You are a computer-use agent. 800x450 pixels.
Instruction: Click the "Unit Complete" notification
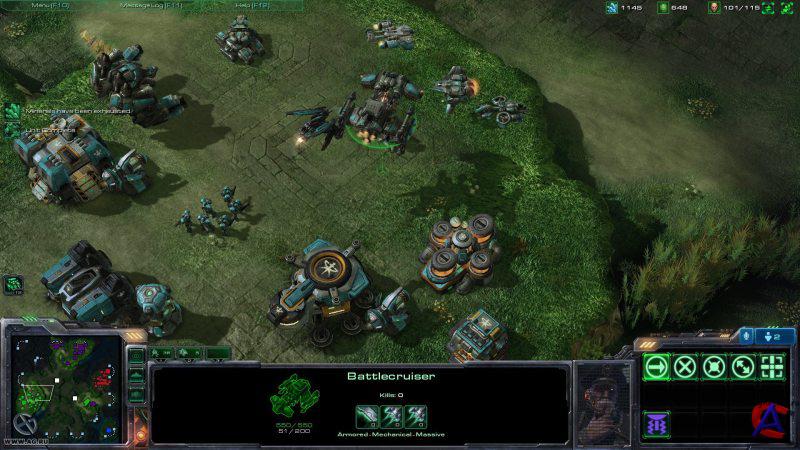tap(40, 130)
